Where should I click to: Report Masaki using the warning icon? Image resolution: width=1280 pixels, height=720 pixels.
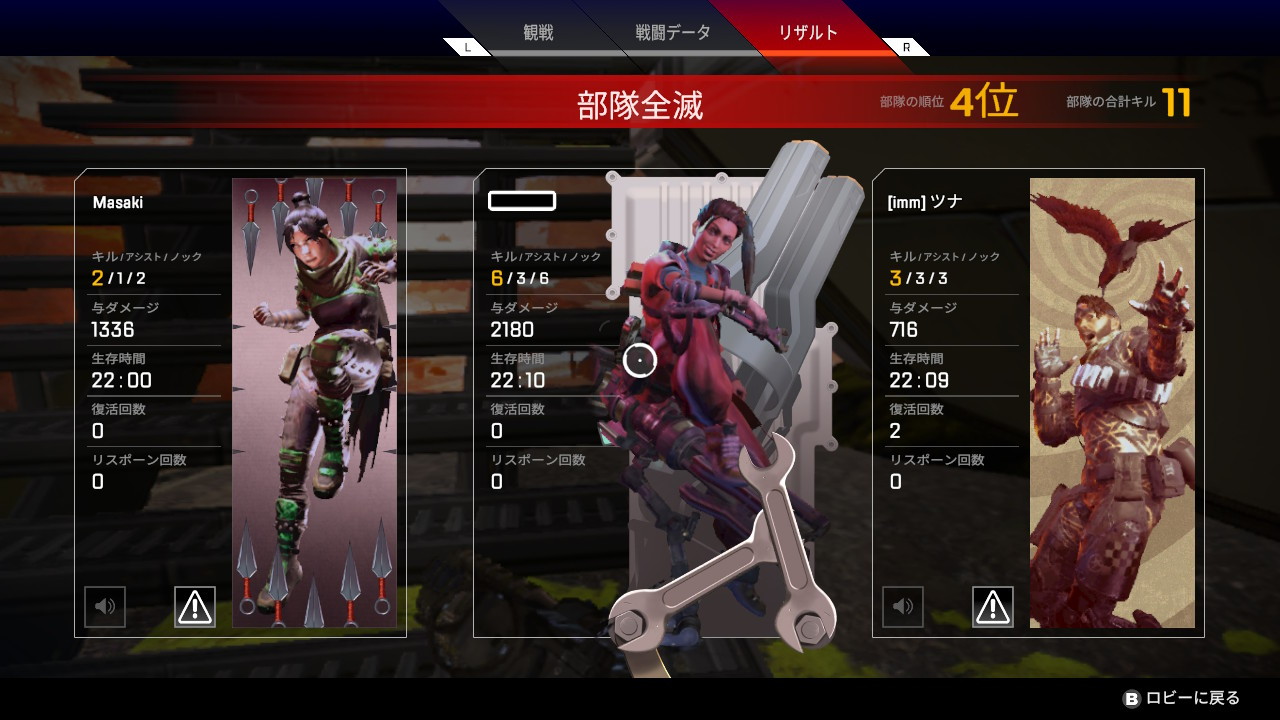click(194, 606)
